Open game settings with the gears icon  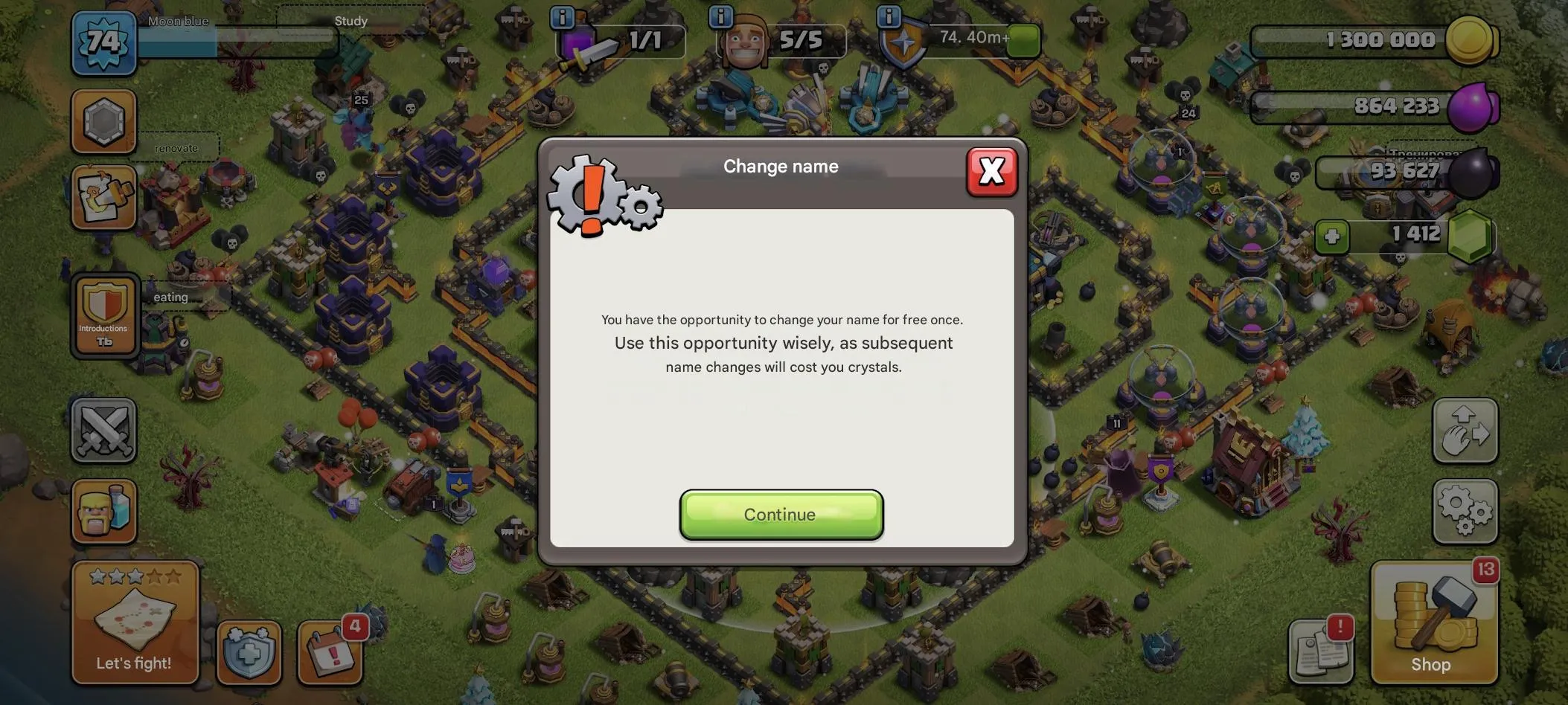point(1465,512)
